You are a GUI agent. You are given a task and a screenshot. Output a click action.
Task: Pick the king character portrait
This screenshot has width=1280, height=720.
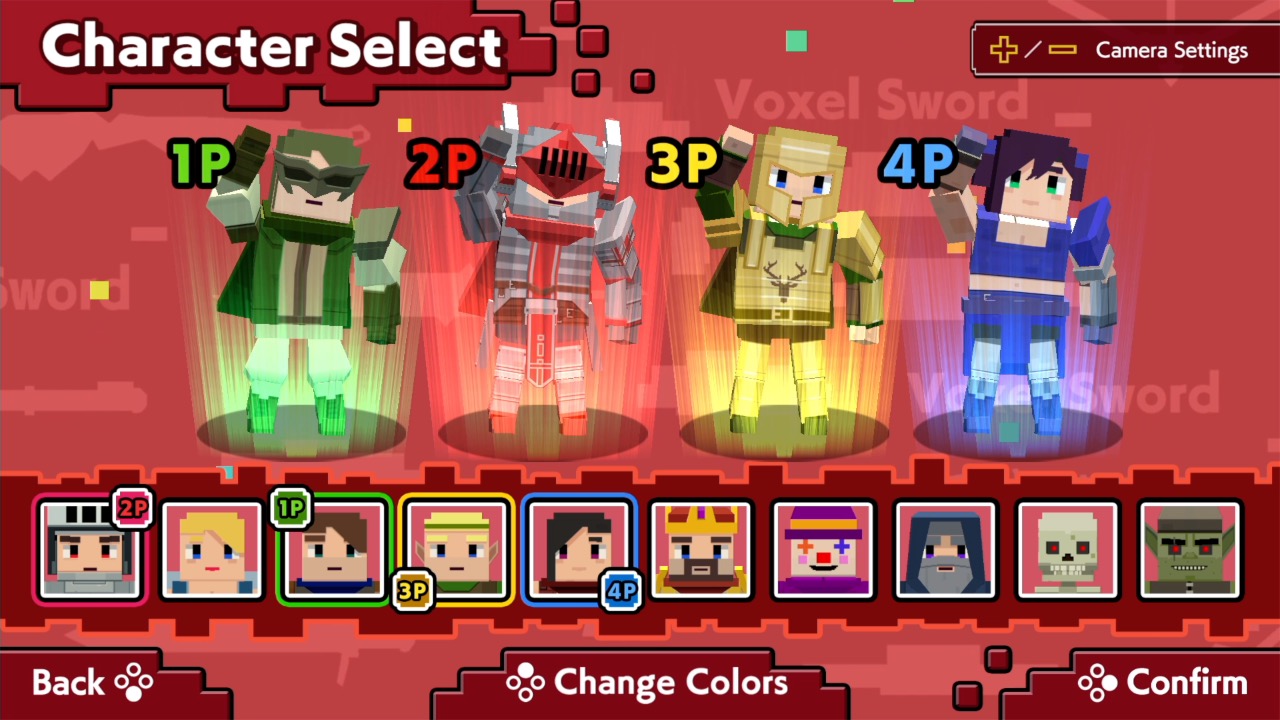[x=702, y=550]
